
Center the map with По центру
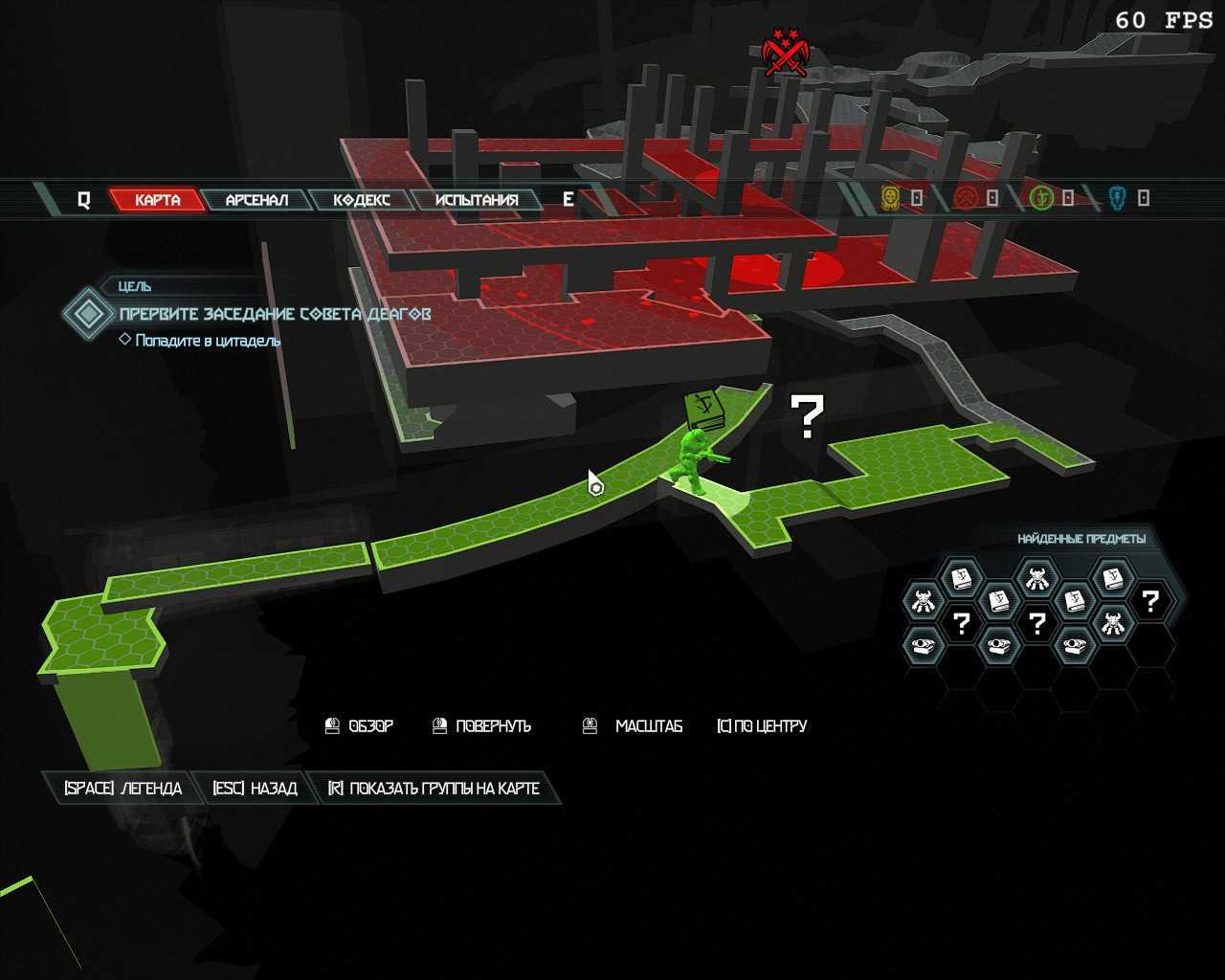762,726
